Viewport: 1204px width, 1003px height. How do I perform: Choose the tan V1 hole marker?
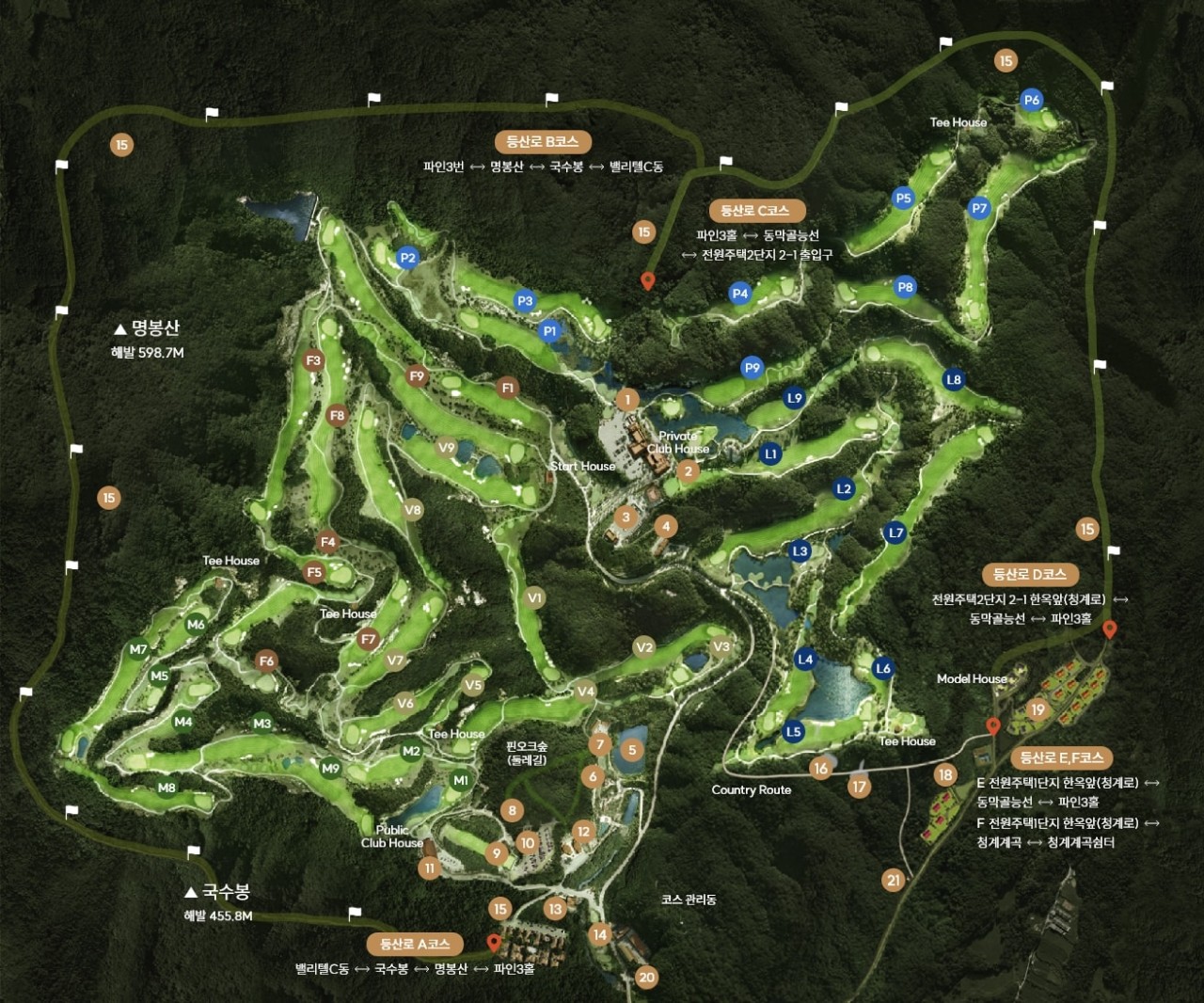point(535,597)
